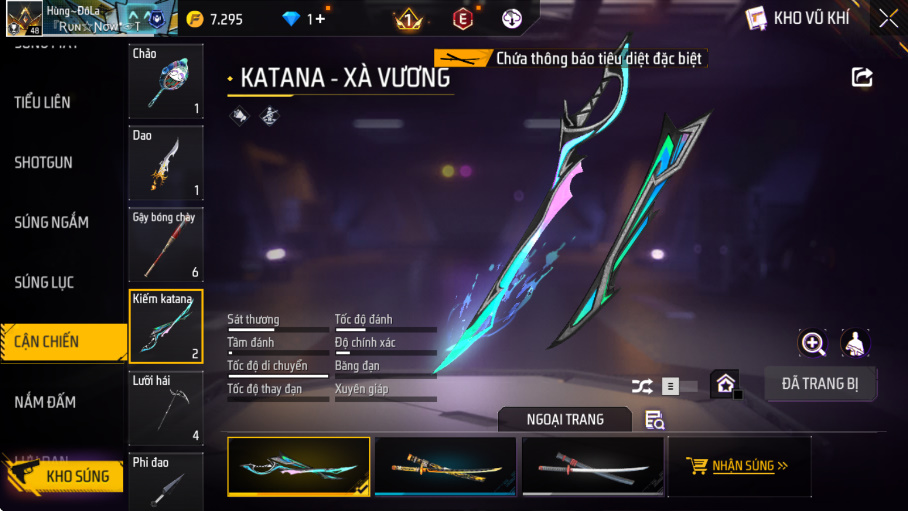908x511 pixels.
Task: Preview the skin on character
Action: pyautogui.click(x=855, y=344)
